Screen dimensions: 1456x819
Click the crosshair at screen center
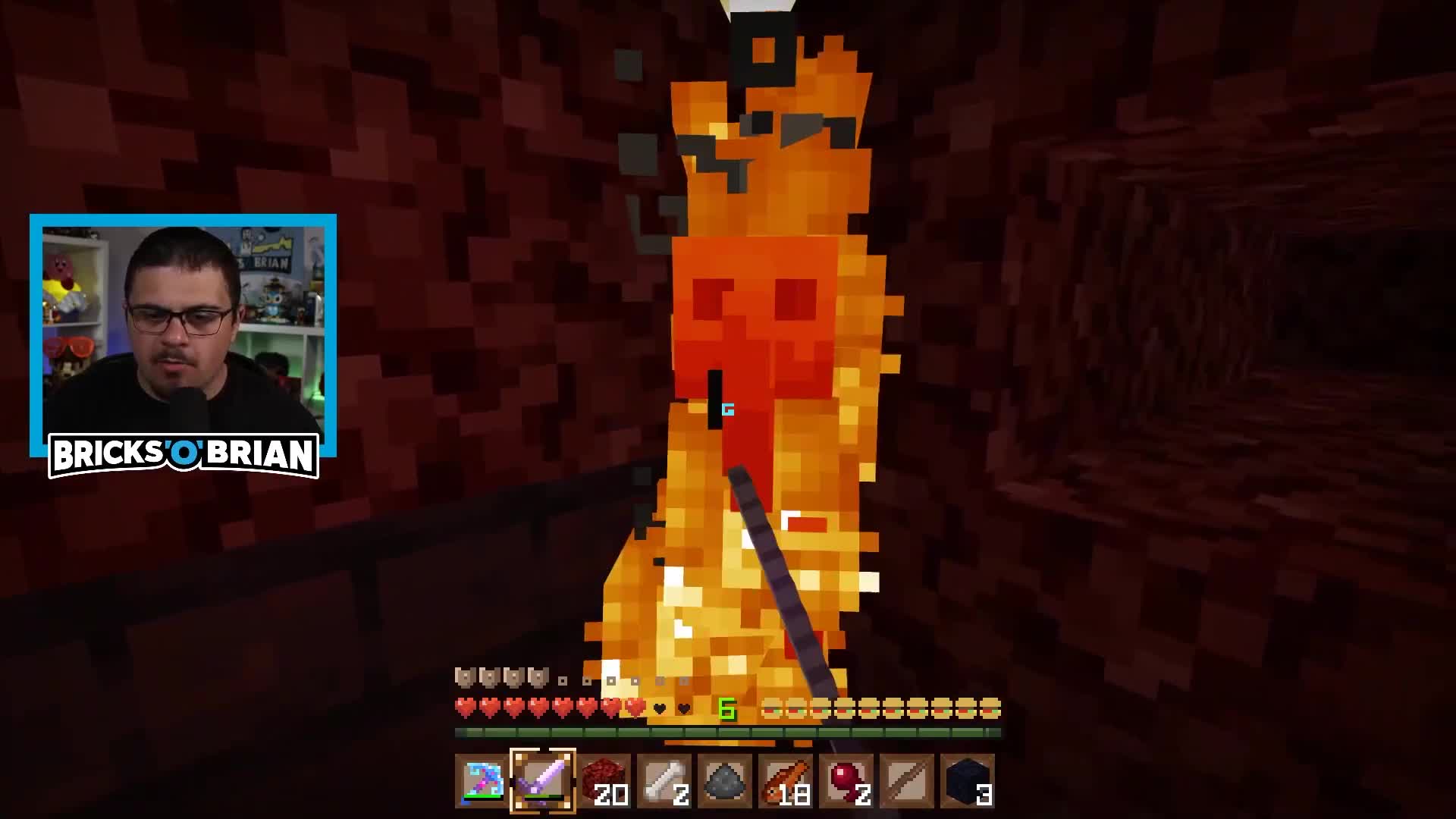[x=728, y=409]
